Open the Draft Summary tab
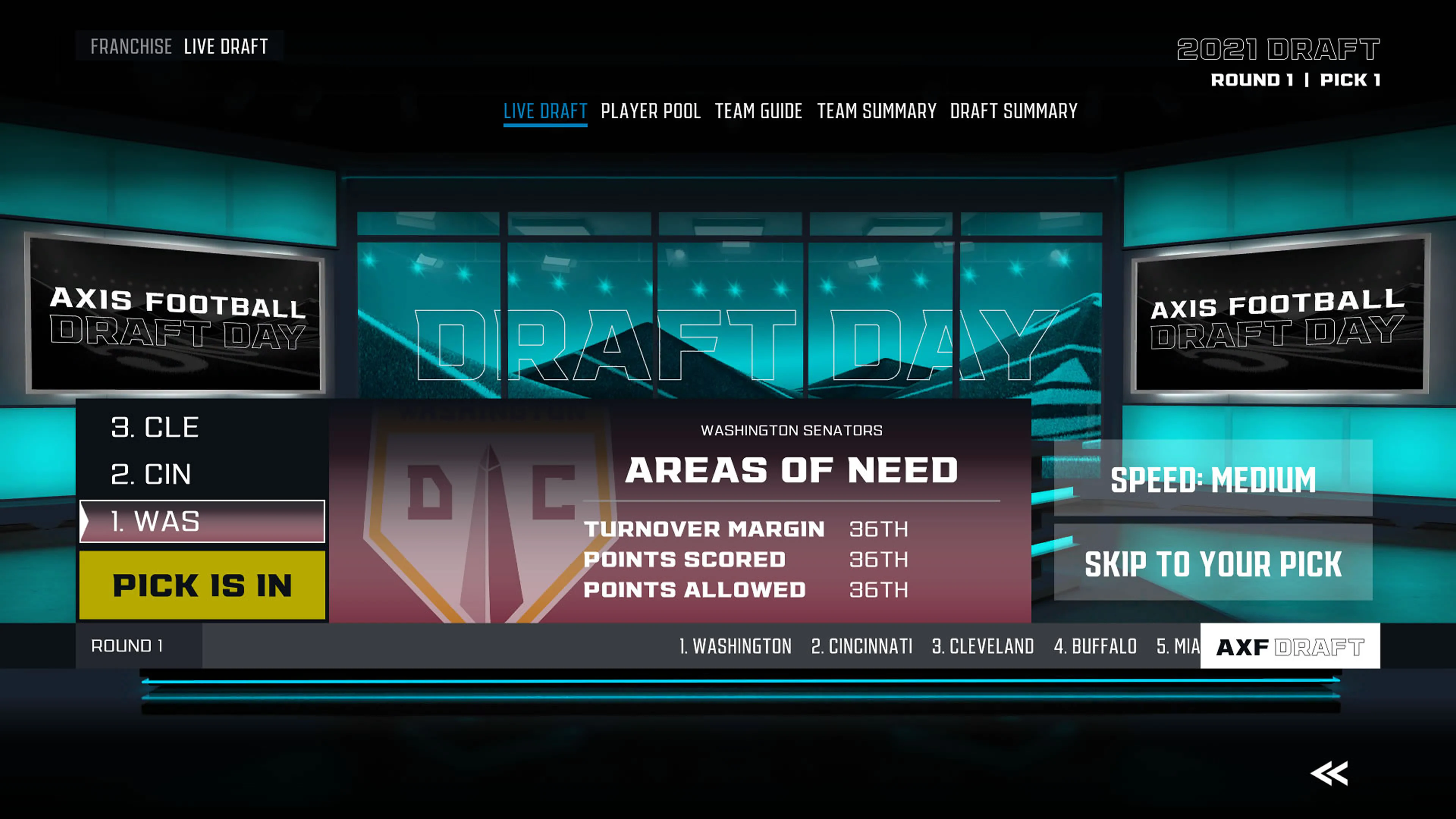The width and height of the screenshot is (1456, 819). pyautogui.click(x=1014, y=111)
